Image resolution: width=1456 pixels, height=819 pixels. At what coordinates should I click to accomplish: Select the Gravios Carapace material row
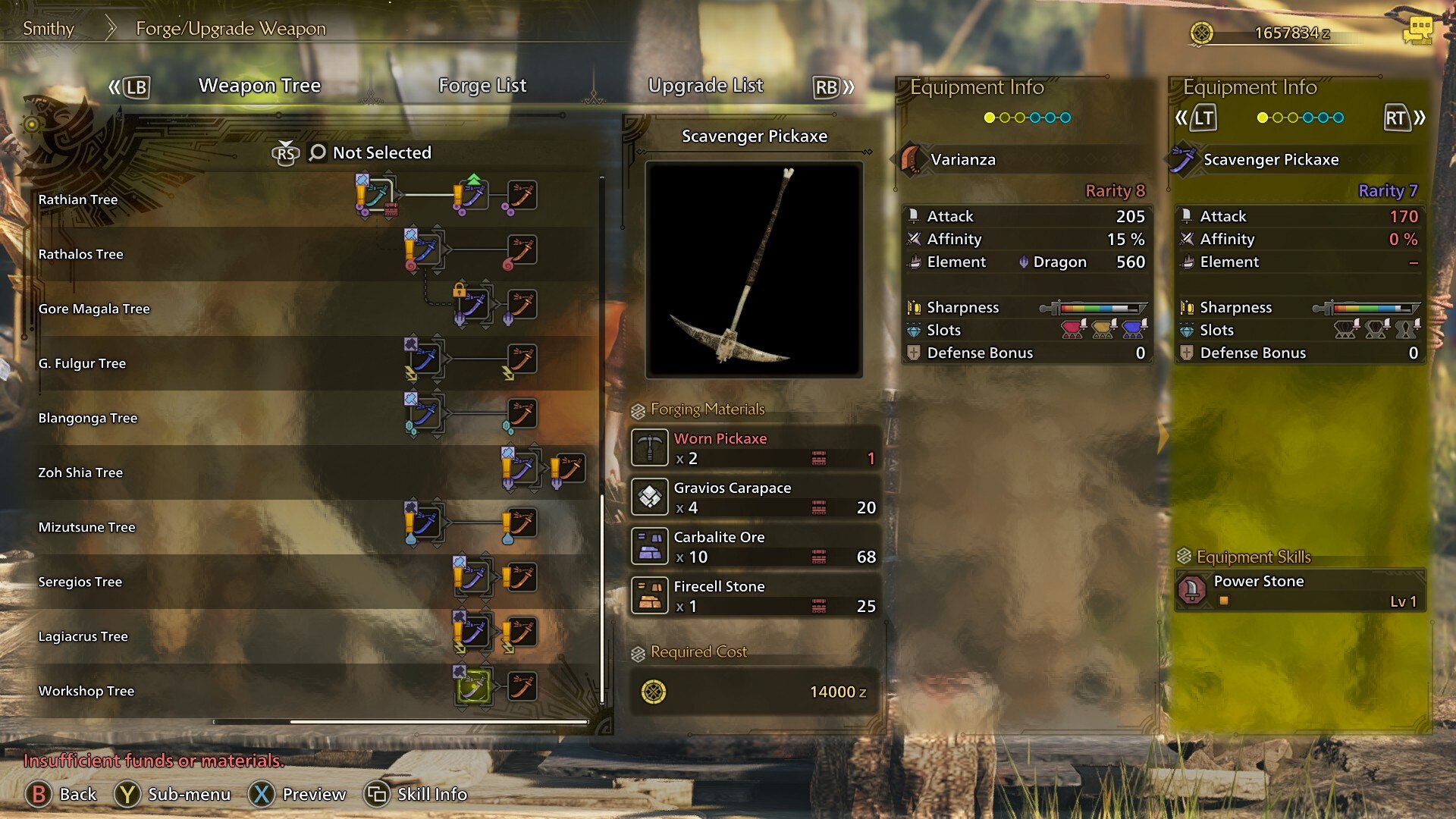(755, 497)
